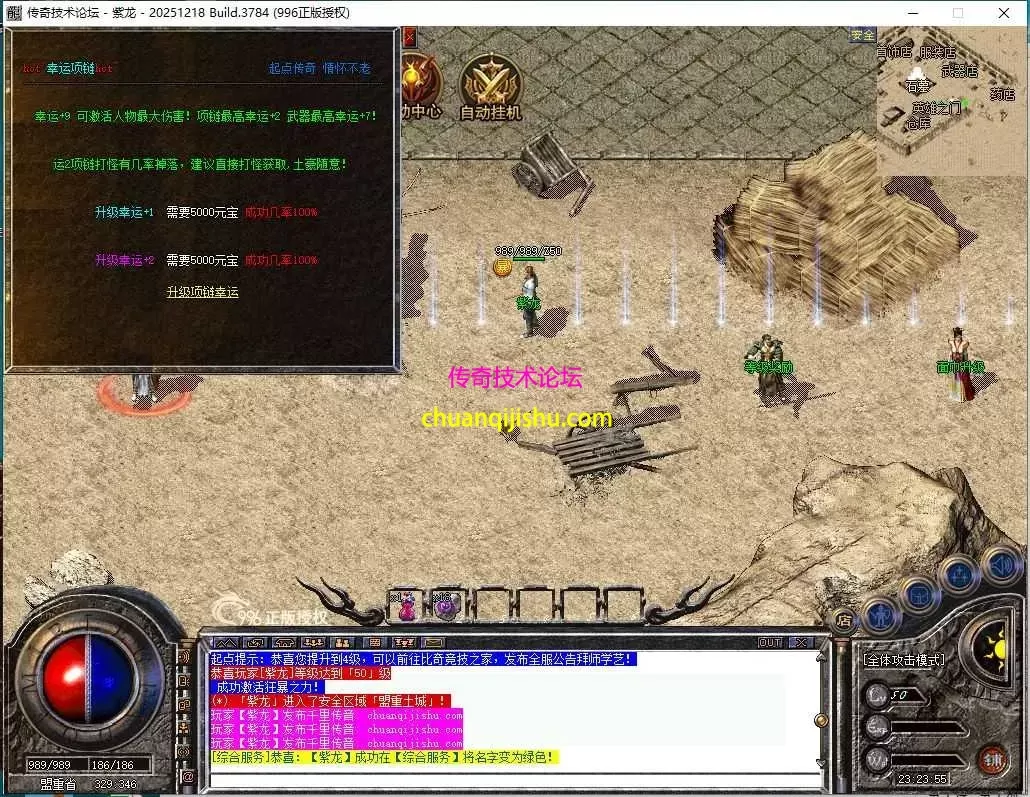The height and width of the screenshot is (797, 1030).
Task: Click the chat panel OUT button
Action: (x=770, y=642)
